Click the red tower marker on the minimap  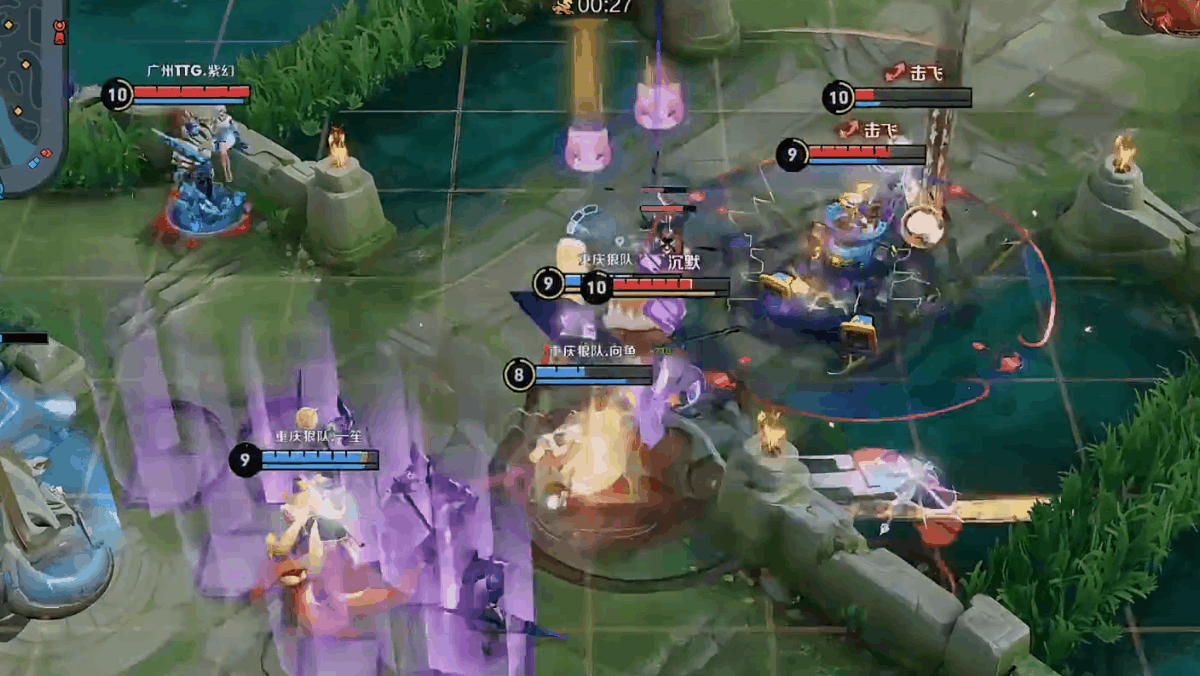click(x=59, y=32)
